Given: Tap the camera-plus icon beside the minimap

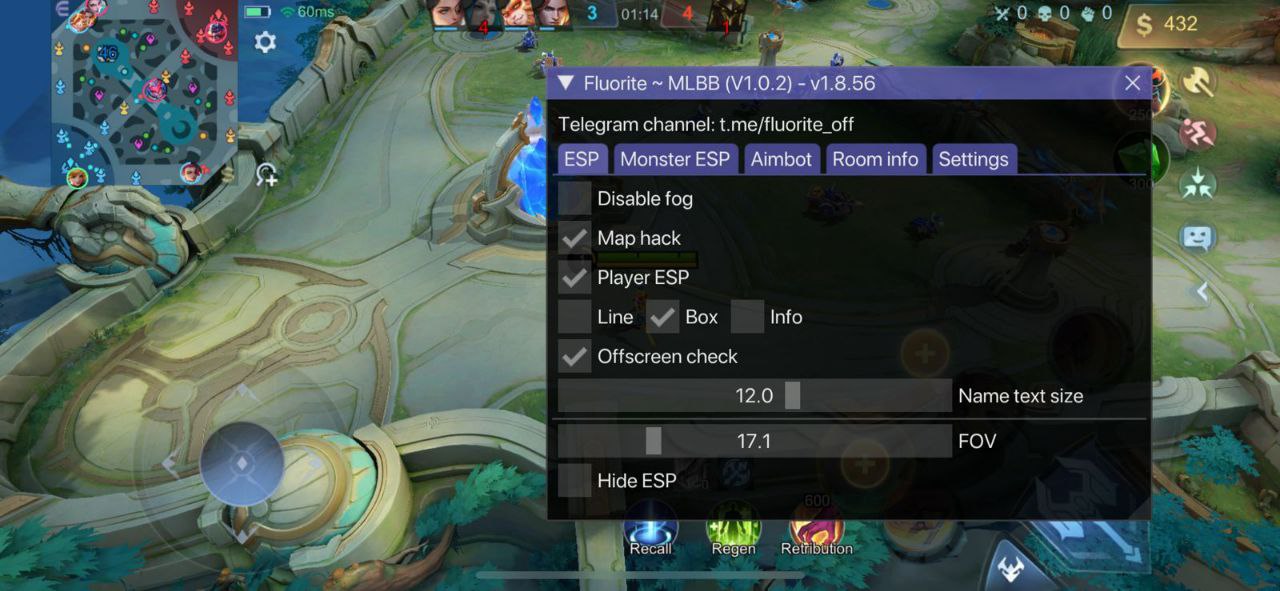Looking at the screenshot, I should 266,175.
